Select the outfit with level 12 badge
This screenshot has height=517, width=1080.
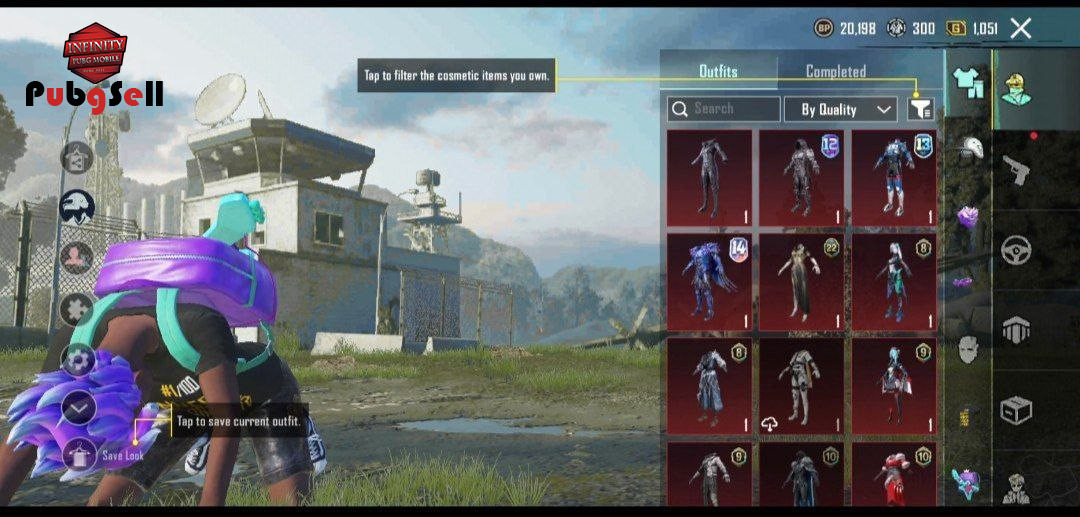coord(801,178)
